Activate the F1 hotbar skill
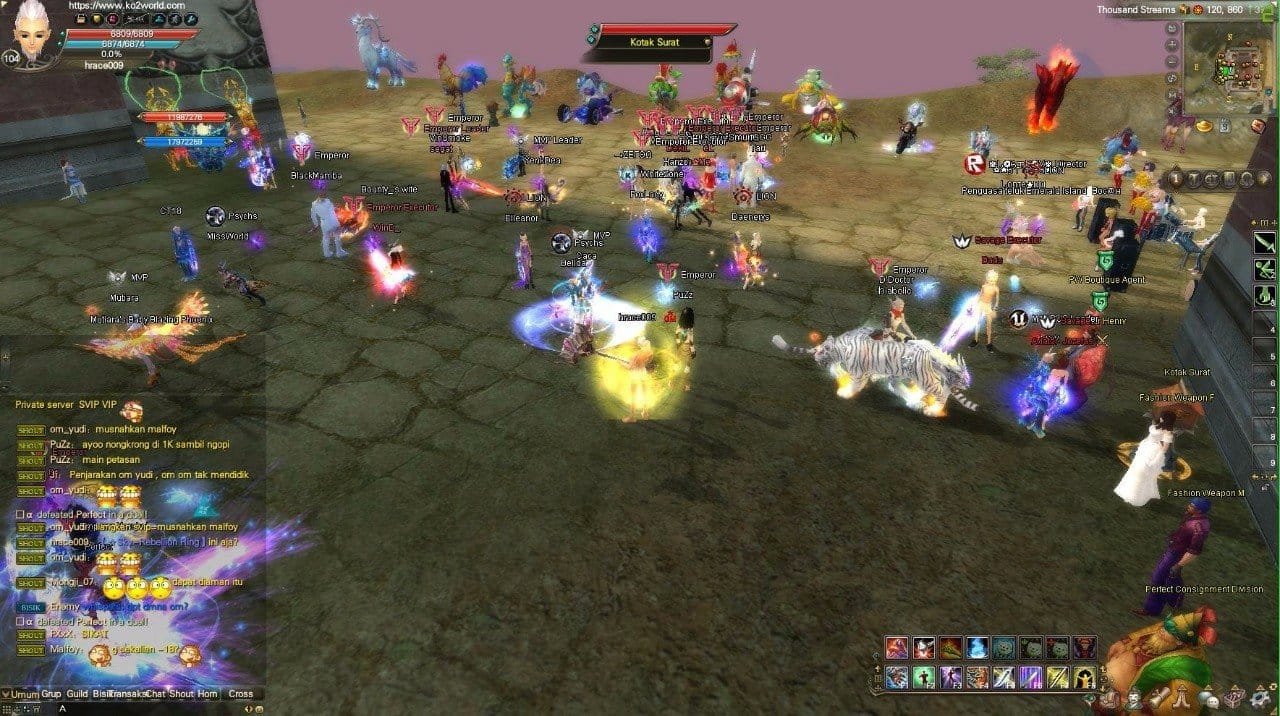Viewport: 1280px width, 716px height. [x=897, y=678]
